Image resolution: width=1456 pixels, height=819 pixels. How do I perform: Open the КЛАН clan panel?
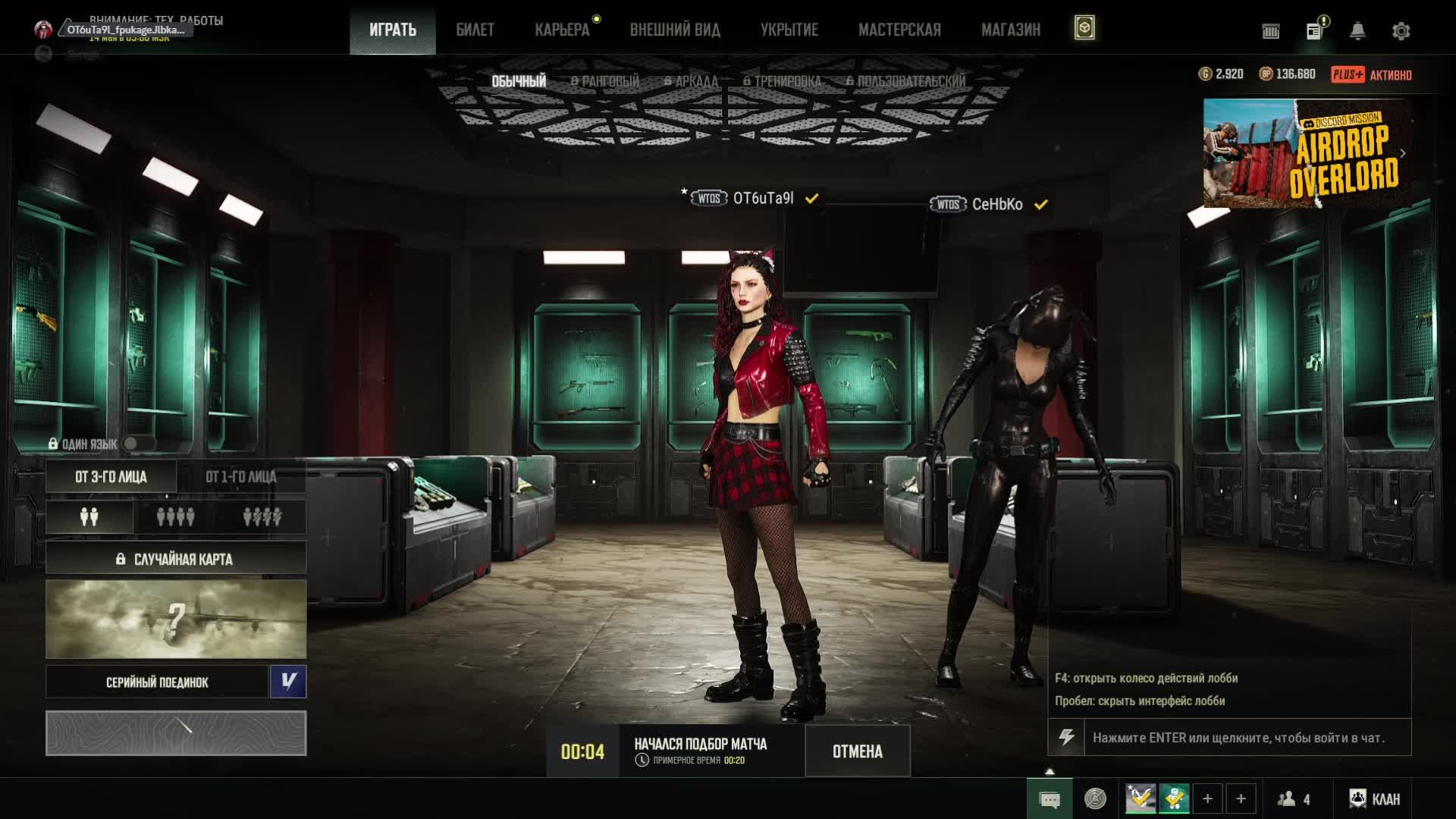pos(1375,799)
